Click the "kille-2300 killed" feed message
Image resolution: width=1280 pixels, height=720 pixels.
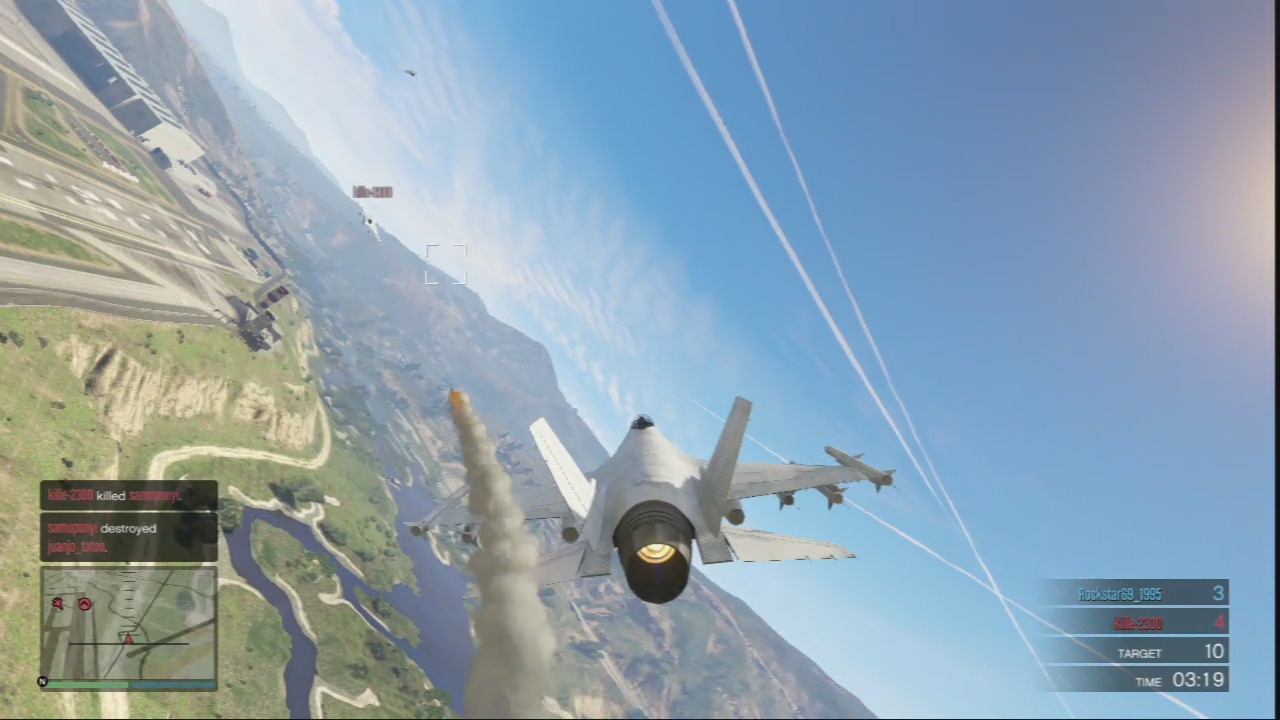click(x=128, y=495)
